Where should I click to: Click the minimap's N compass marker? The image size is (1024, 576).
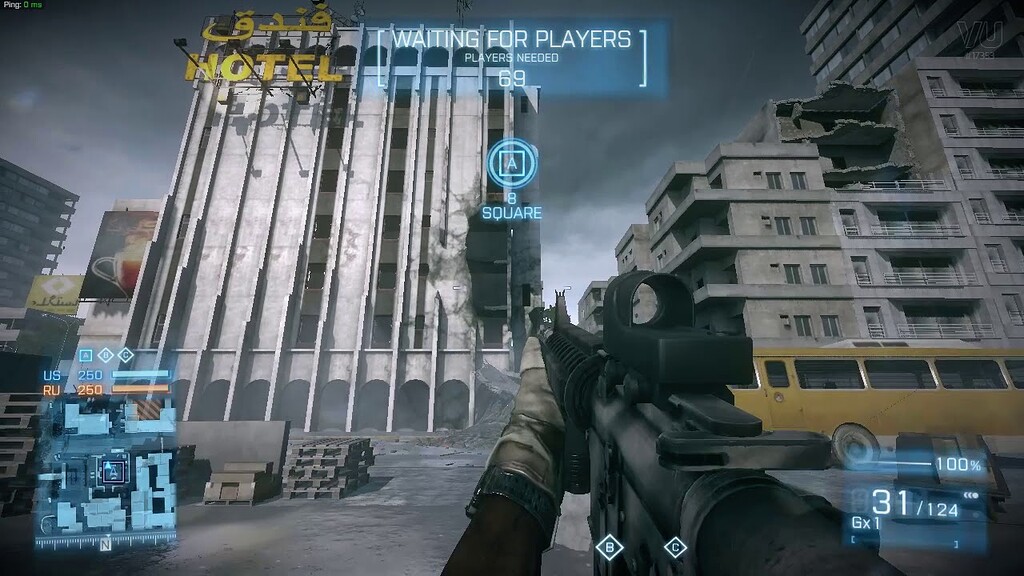click(105, 545)
